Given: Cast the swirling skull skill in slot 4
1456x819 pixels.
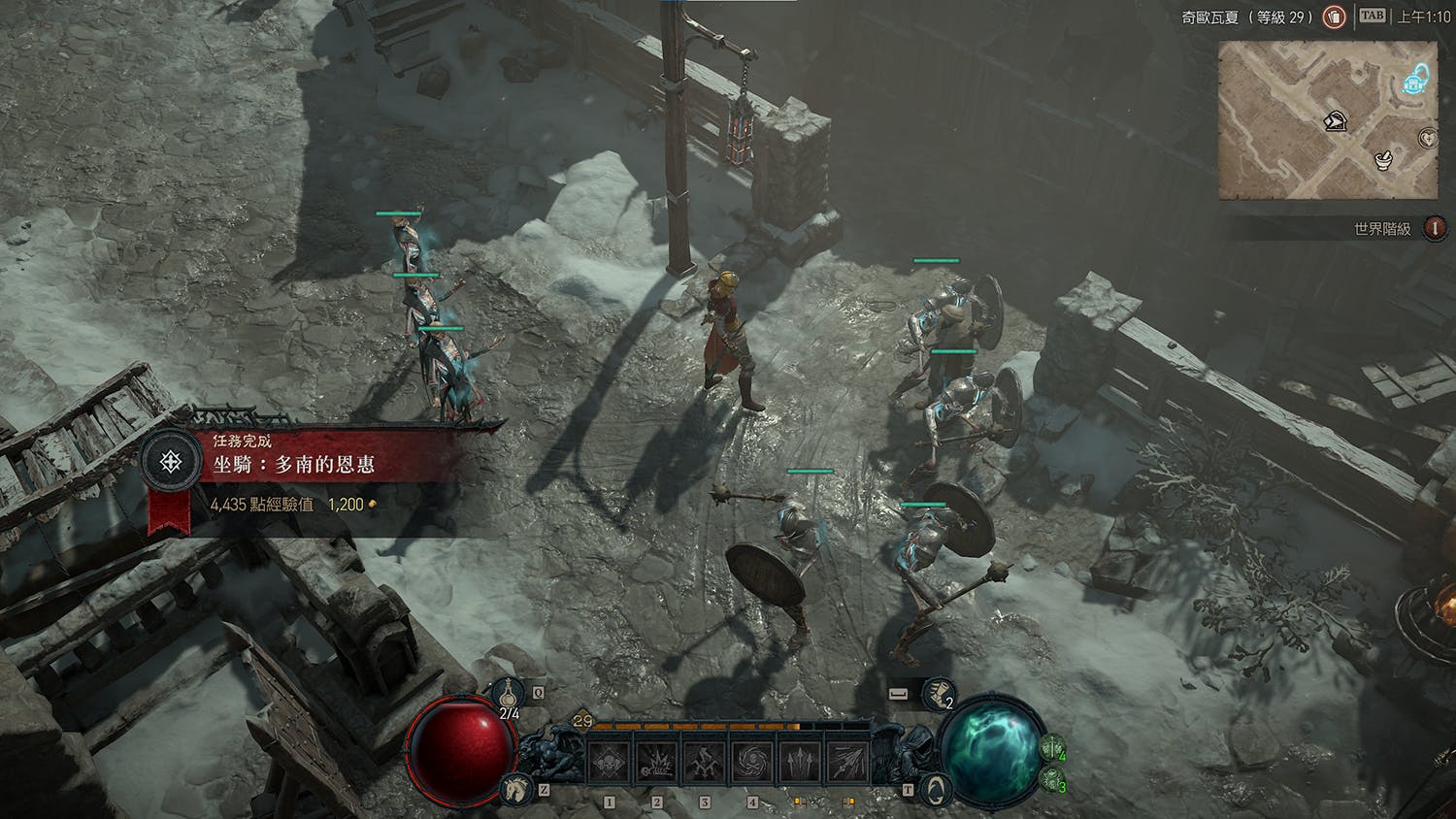Looking at the screenshot, I should (751, 762).
